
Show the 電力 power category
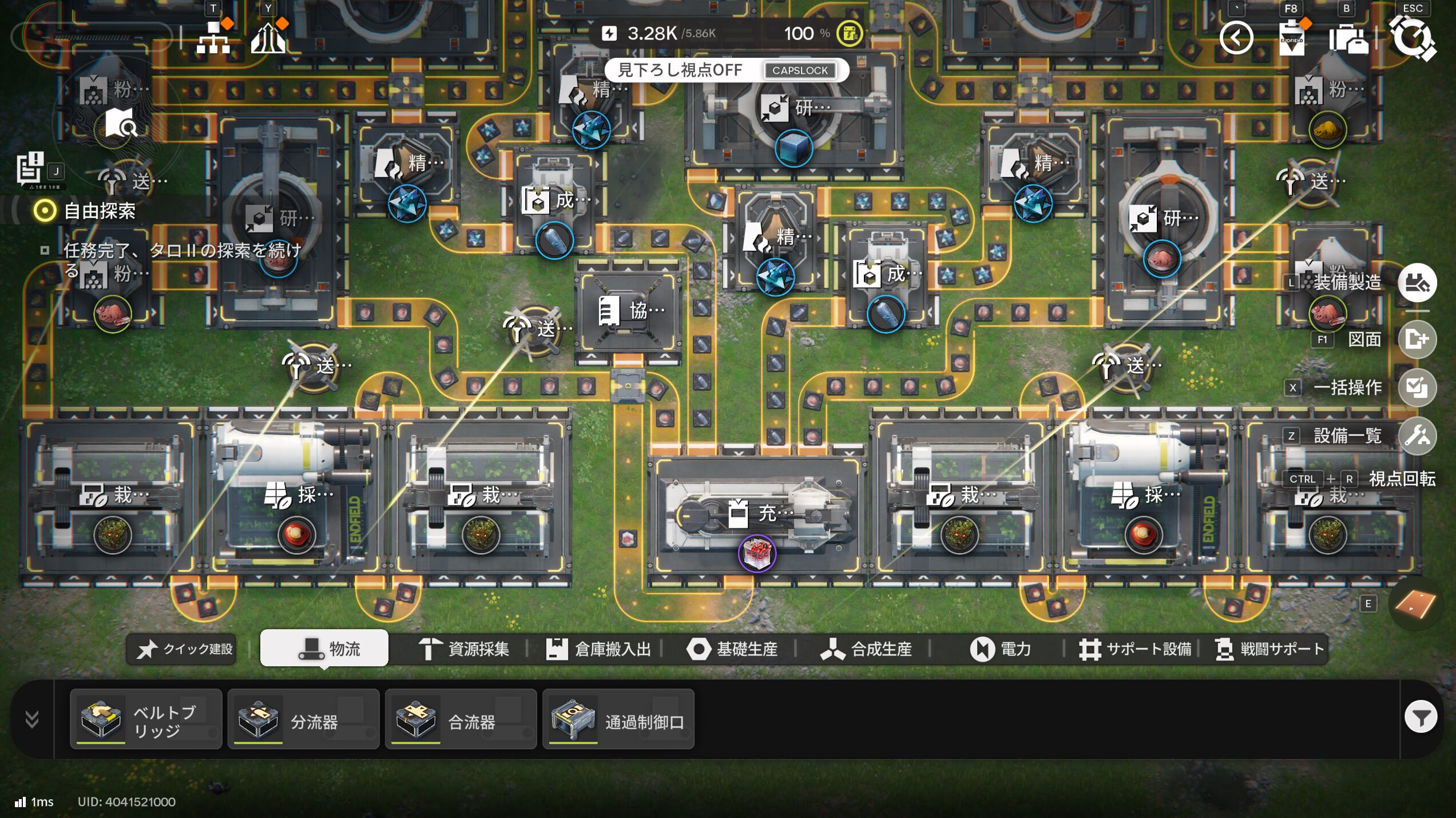click(1001, 649)
